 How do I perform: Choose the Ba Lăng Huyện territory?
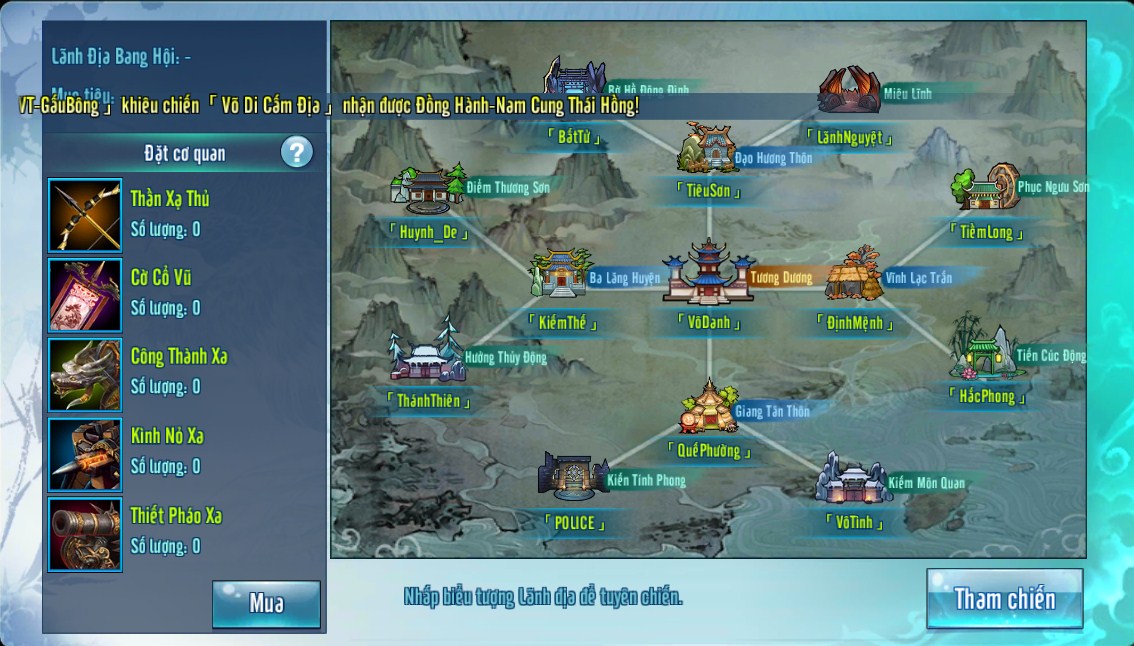561,274
